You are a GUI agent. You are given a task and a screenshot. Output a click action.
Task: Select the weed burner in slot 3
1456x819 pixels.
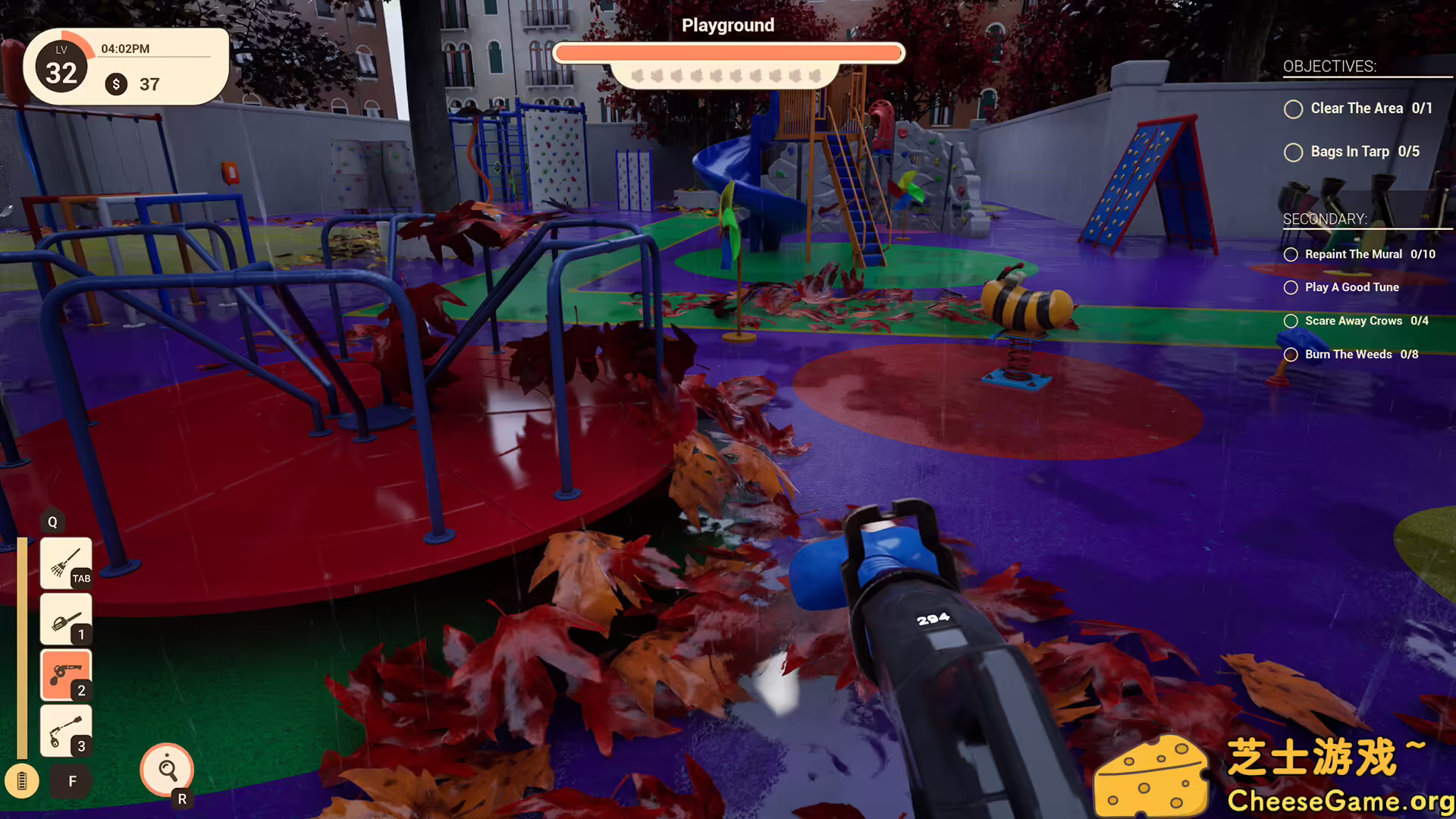click(x=65, y=729)
